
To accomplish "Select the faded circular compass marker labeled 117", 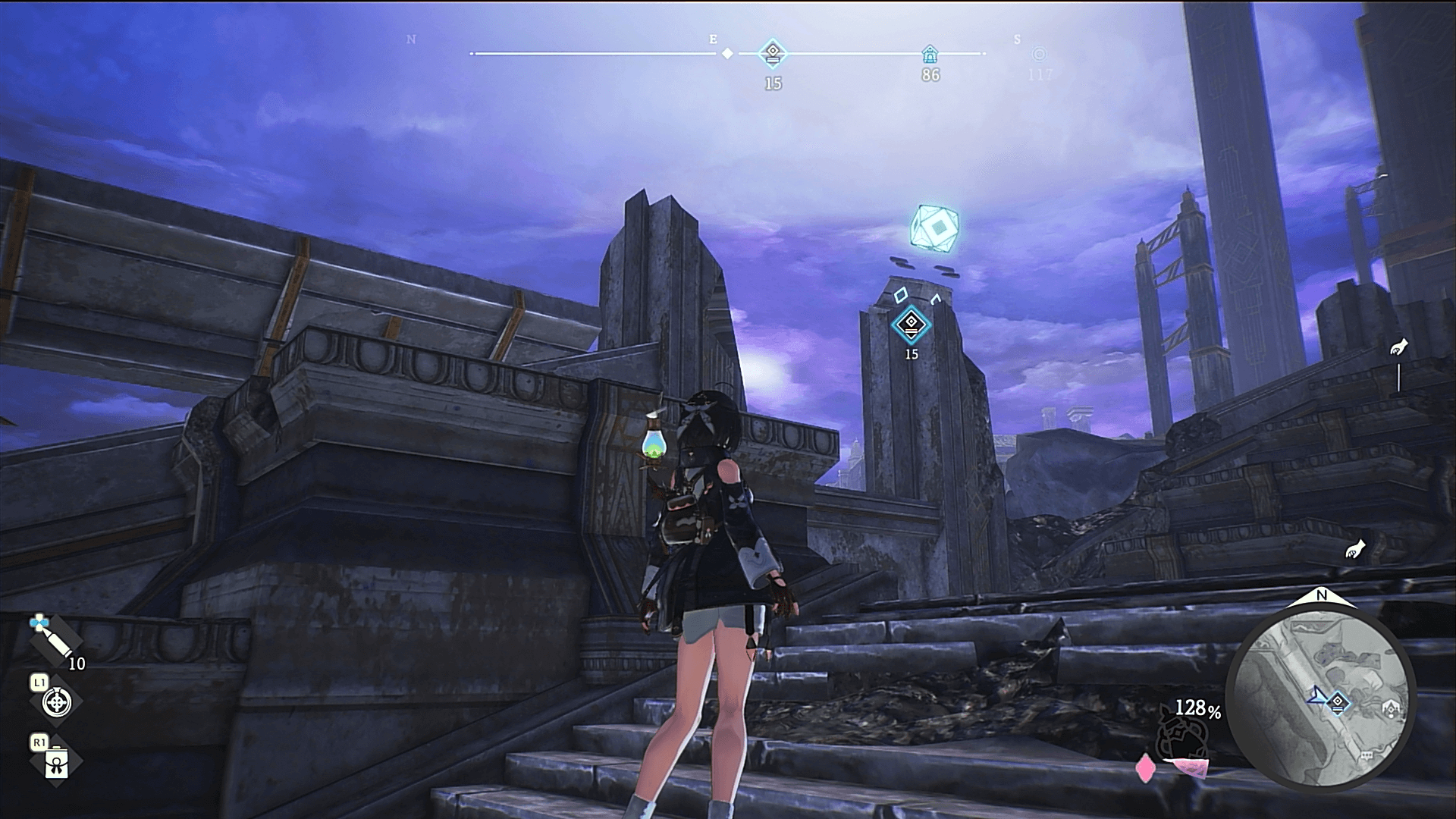I will pyautogui.click(x=1039, y=55).
